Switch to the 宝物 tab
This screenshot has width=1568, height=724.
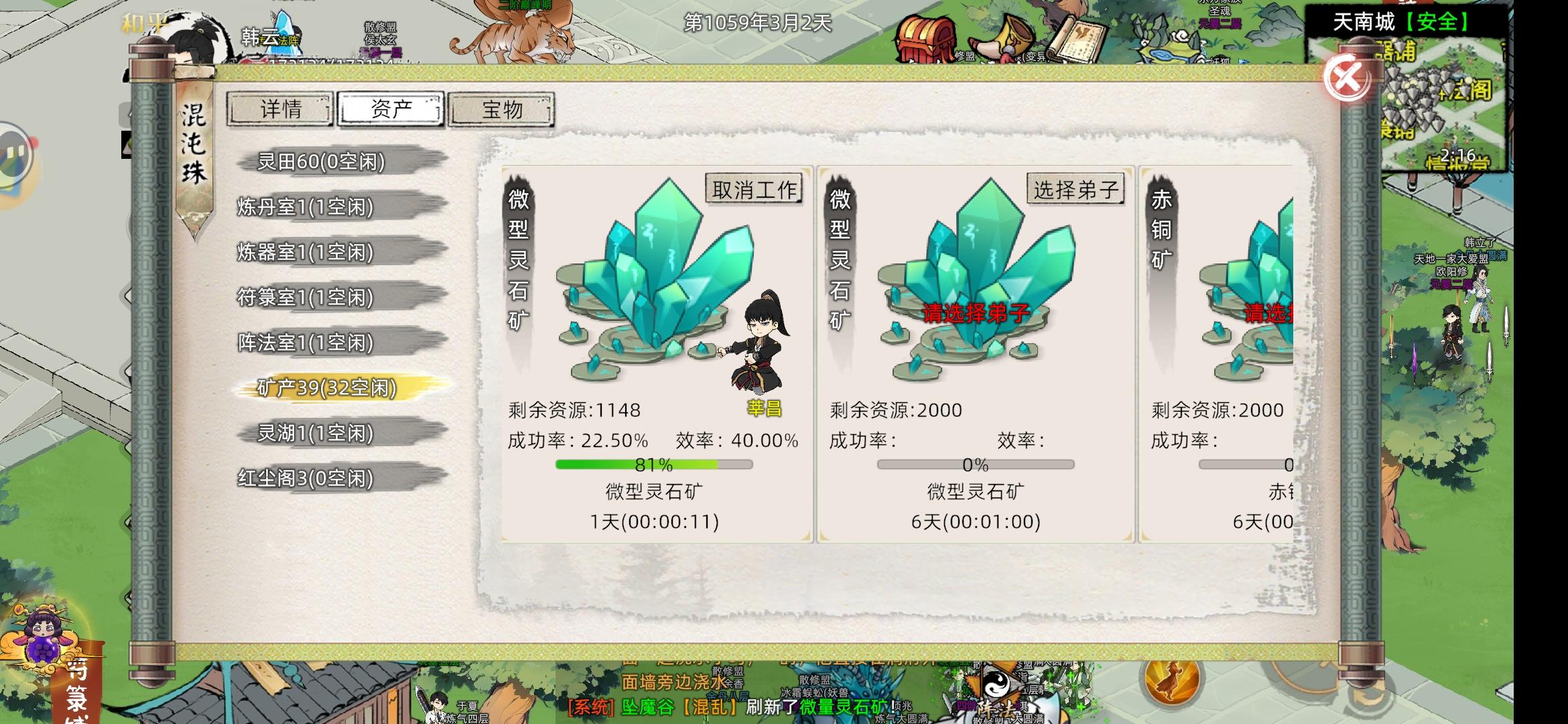(501, 109)
